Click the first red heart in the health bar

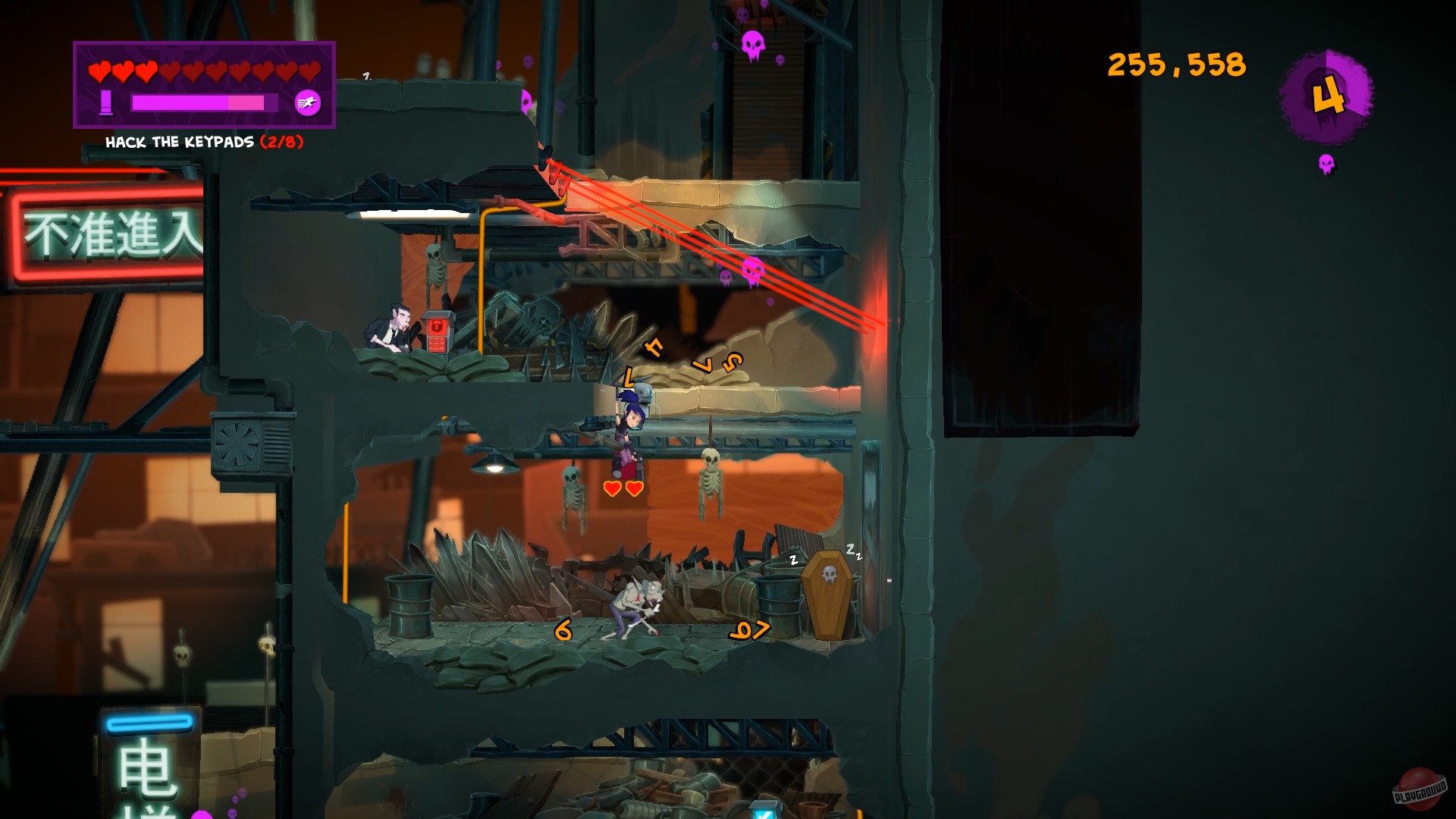coord(98,71)
